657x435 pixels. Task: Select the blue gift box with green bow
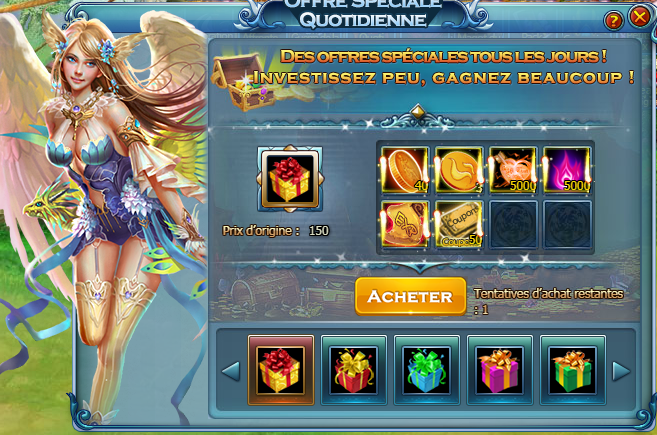(426, 369)
